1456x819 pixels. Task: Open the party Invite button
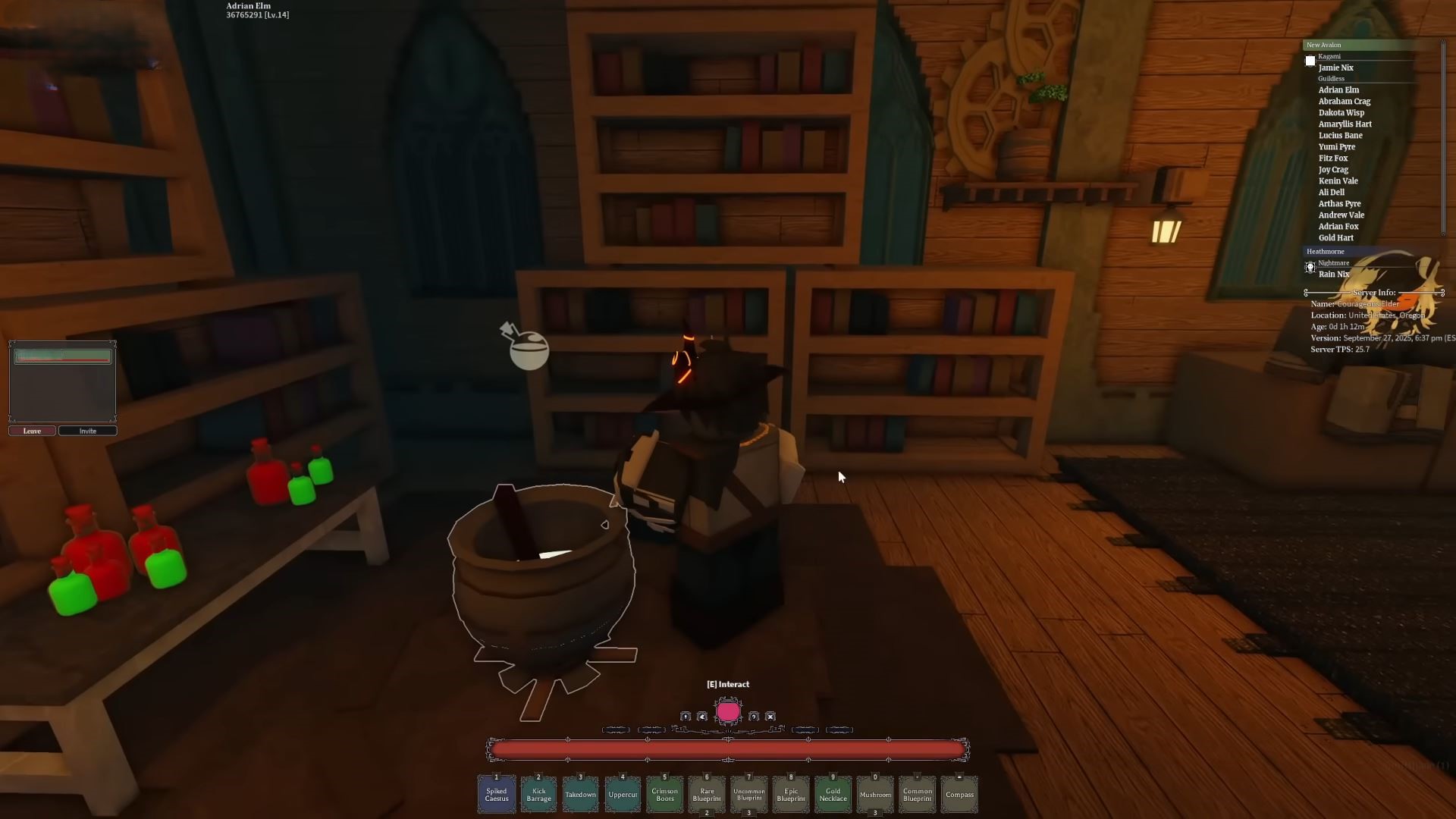tap(88, 431)
